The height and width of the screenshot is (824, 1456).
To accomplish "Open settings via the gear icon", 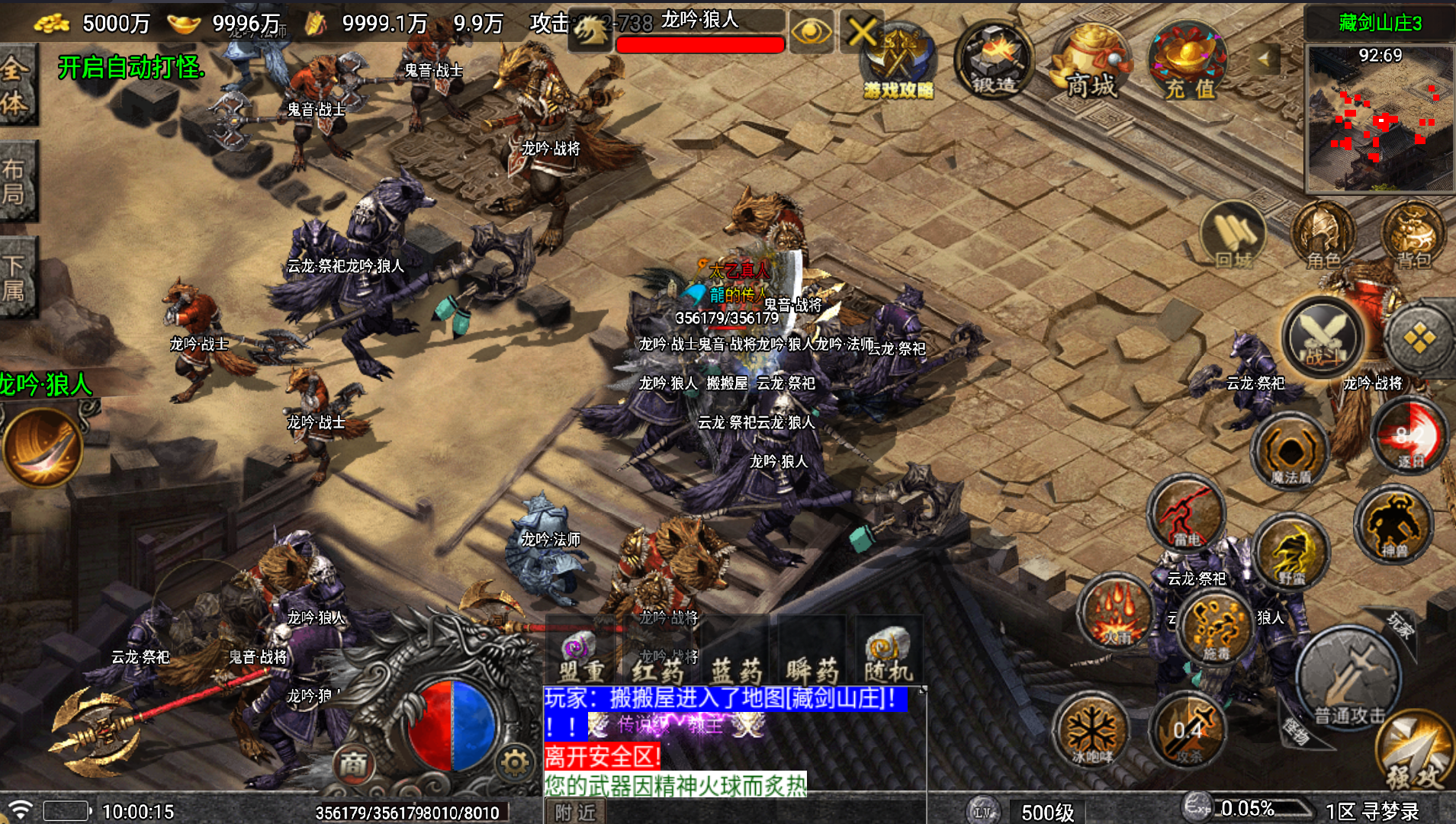I will (x=515, y=762).
